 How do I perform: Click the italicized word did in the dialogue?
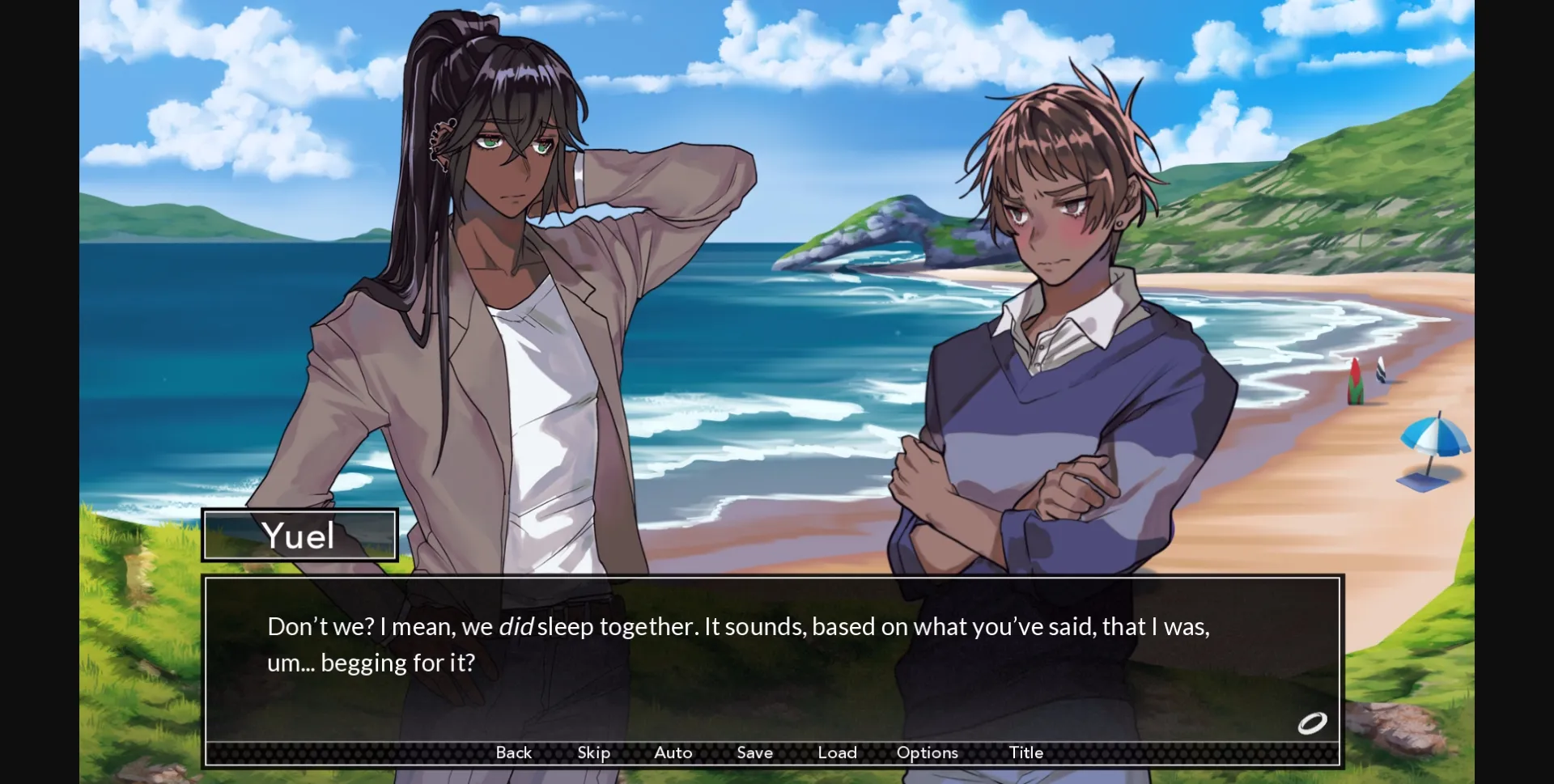(x=514, y=625)
